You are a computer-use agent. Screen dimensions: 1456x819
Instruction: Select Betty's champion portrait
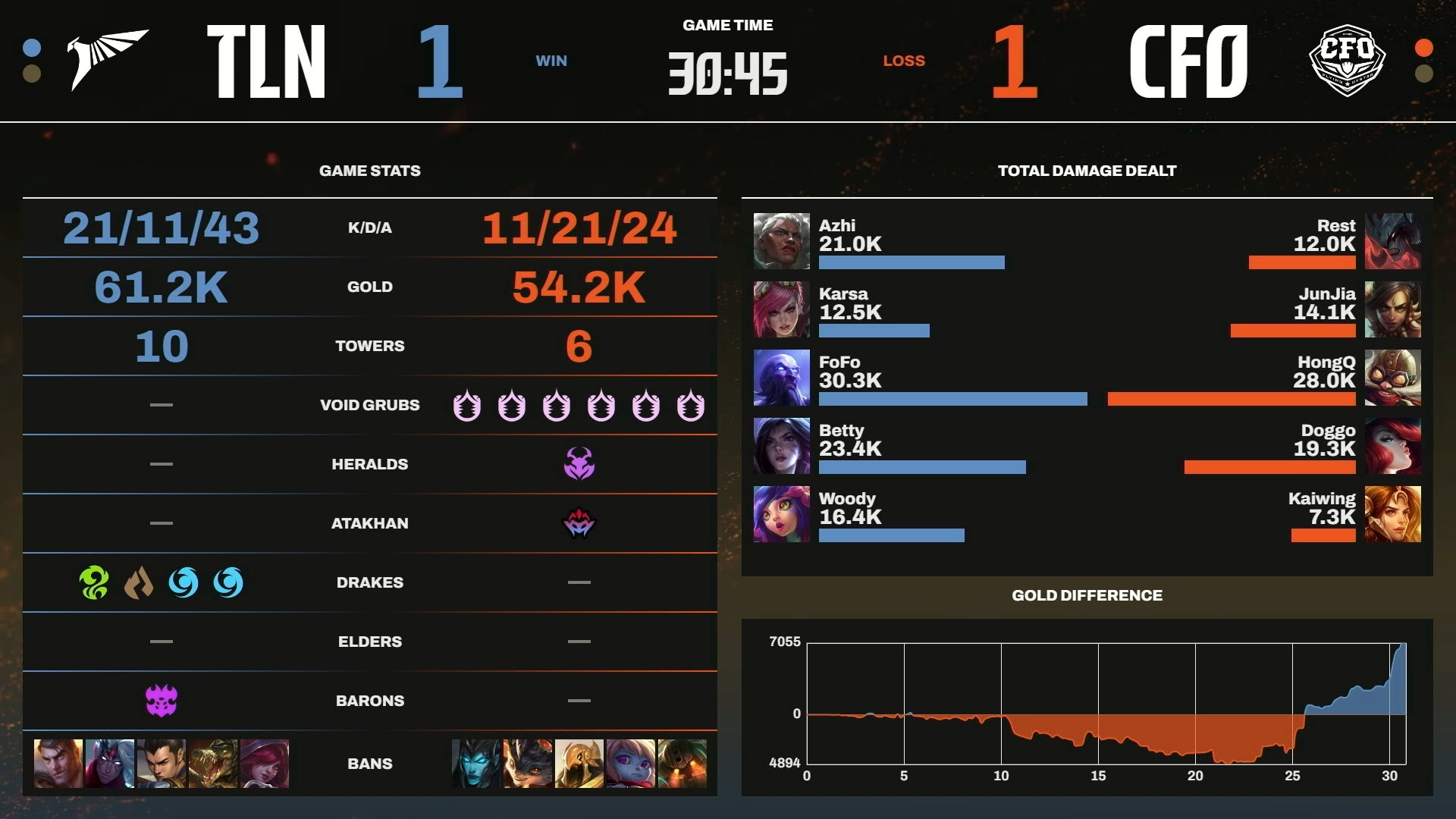coord(781,446)
